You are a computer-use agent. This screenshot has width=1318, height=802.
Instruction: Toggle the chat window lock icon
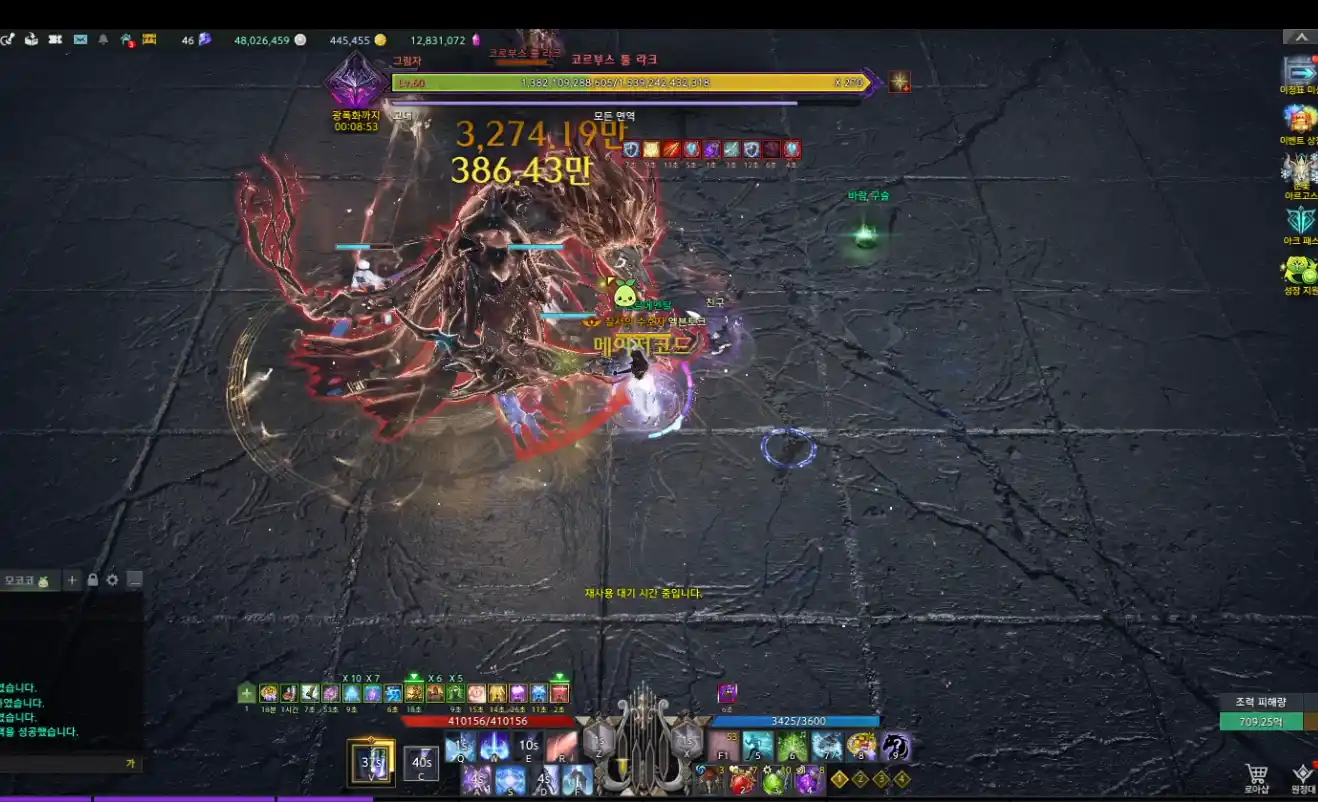[x=92, y=580]
